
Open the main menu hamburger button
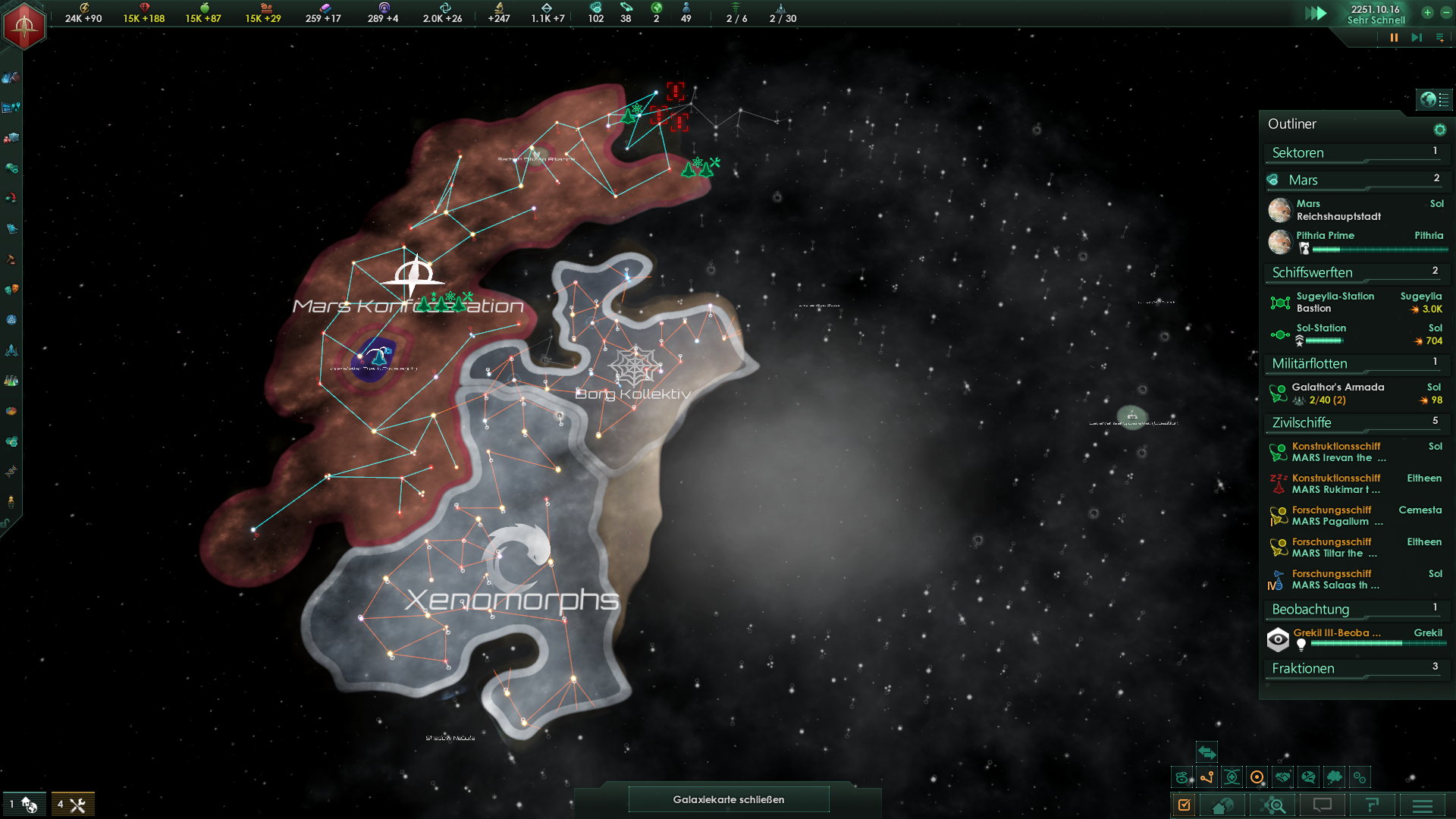[x=1423, y=805]
